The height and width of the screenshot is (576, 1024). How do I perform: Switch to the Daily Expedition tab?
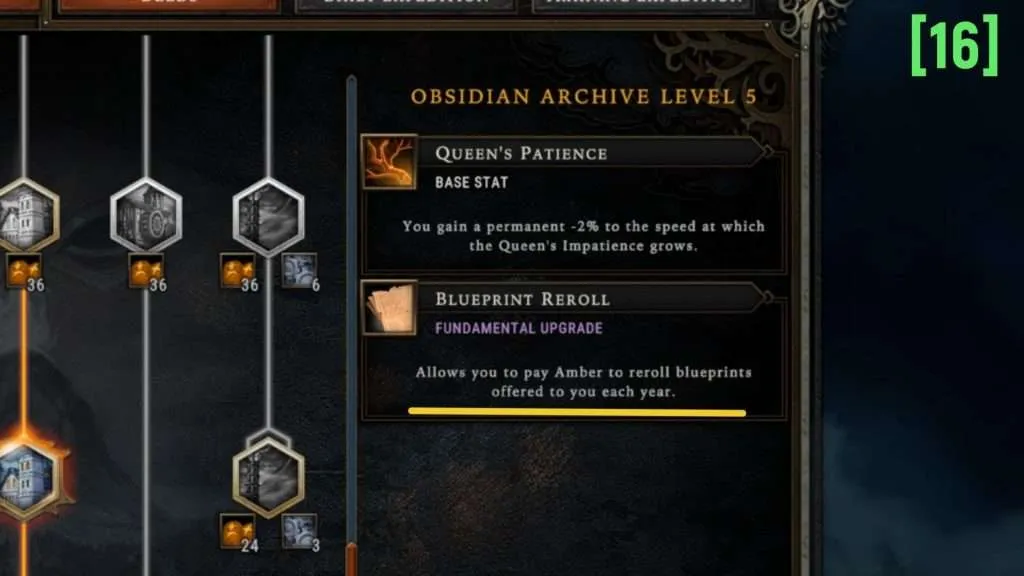(405, 4)
